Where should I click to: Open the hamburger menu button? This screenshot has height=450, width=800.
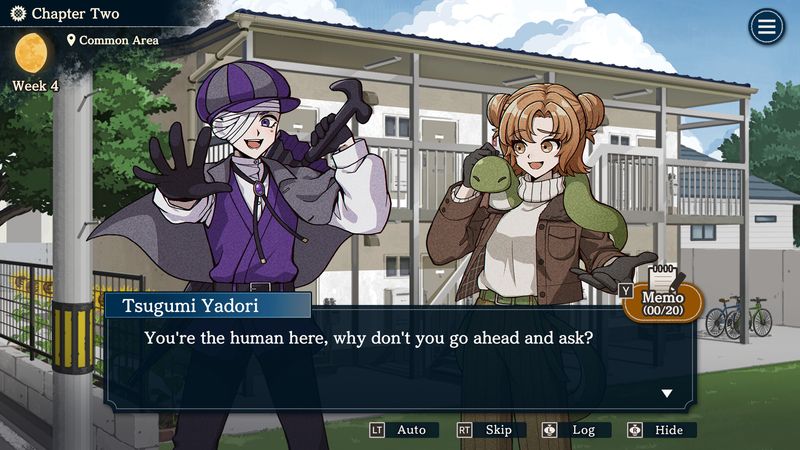[x=767, y=27]
